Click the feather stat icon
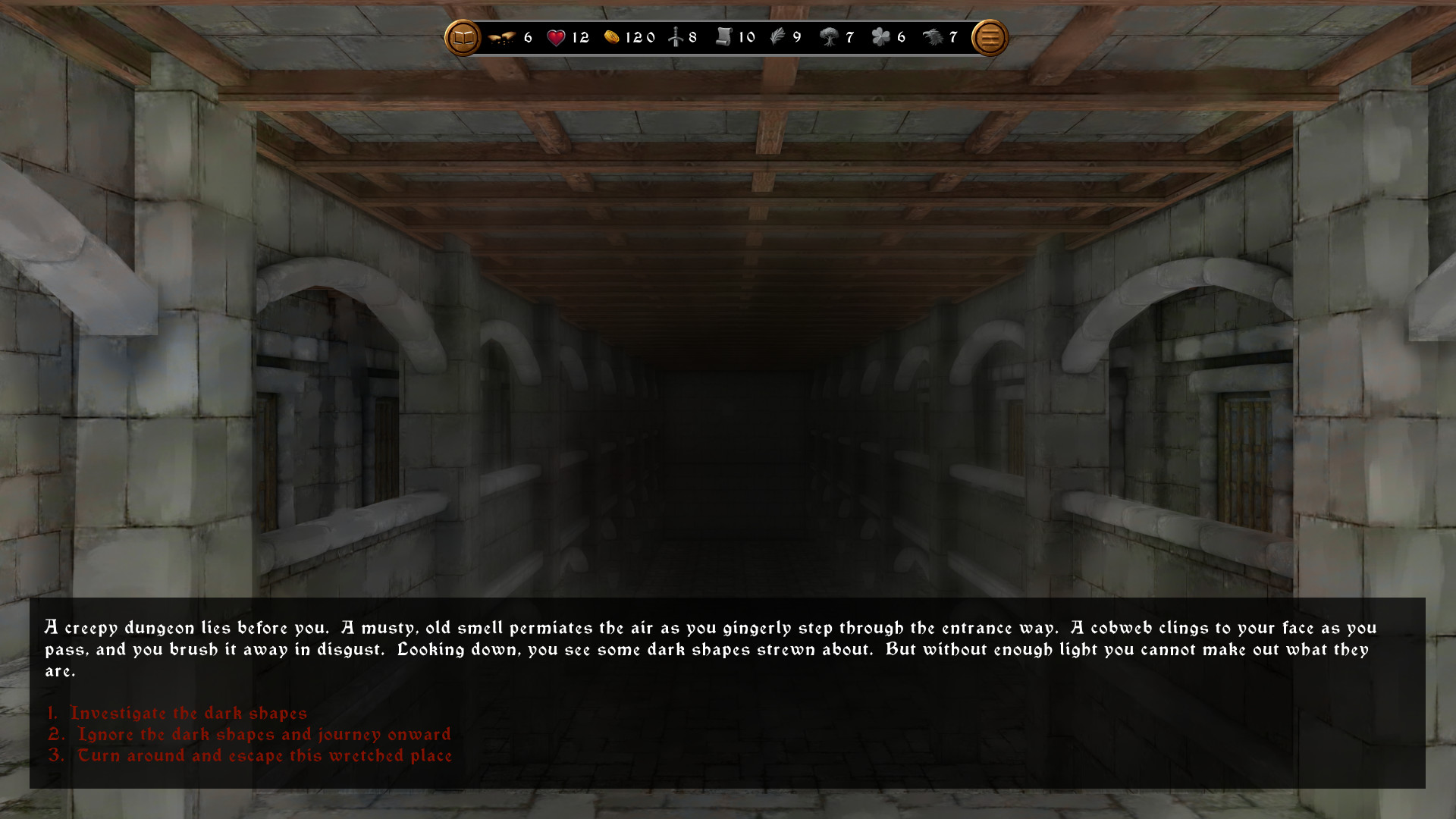 click(777, 36)
